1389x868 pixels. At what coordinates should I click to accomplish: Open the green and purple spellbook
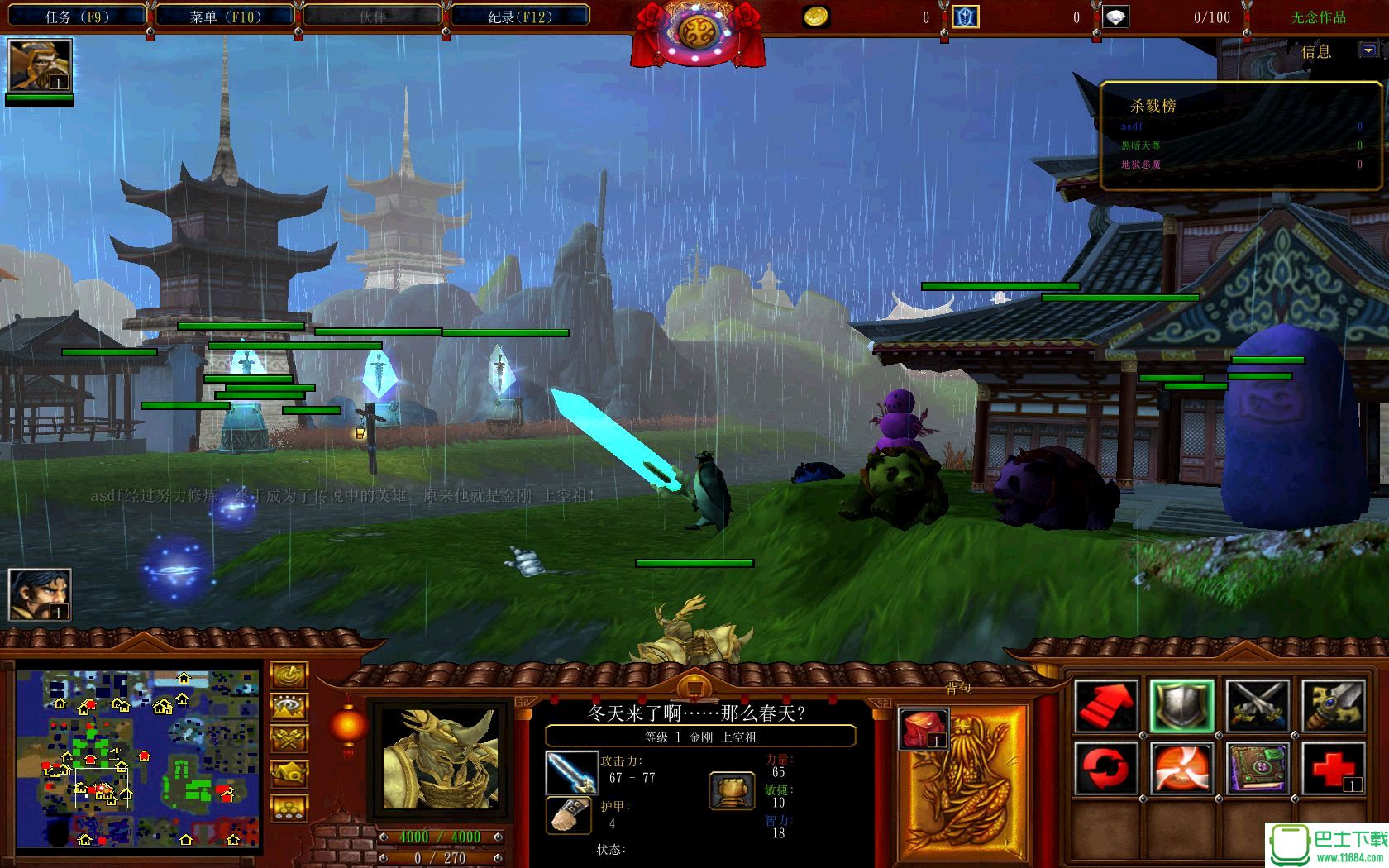(x=1257, y=768)
